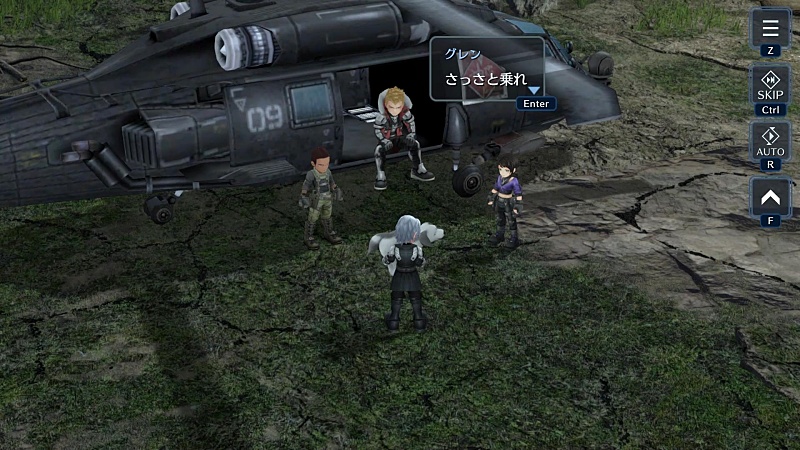Hide the interface with the up-arrow button

pos(770,197)
